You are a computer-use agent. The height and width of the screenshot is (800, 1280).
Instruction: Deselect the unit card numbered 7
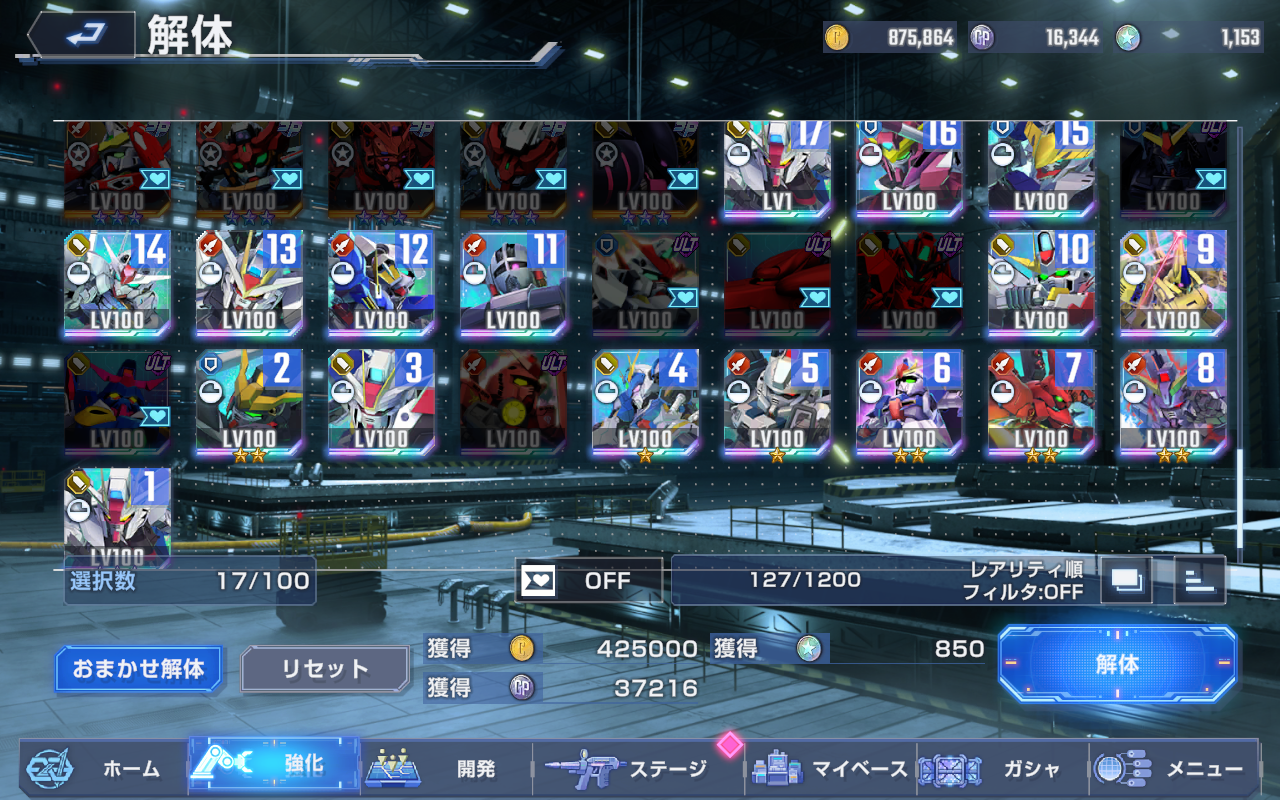tap(1041, 402)
